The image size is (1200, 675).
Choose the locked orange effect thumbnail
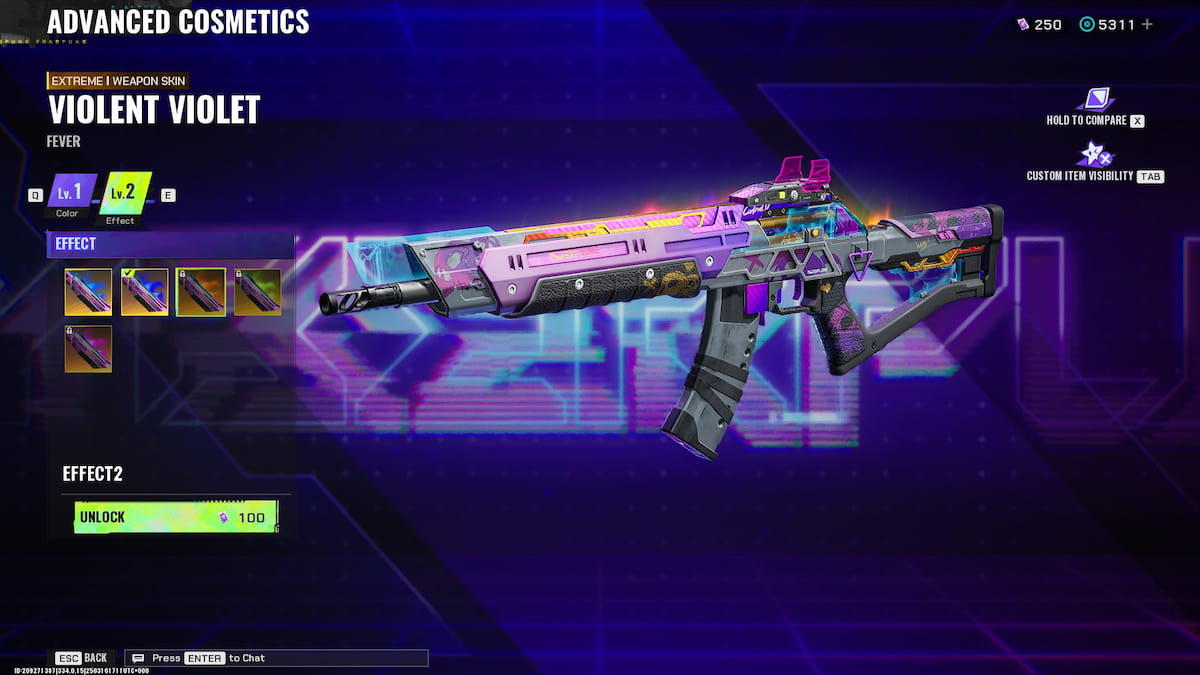pos(200,292)
